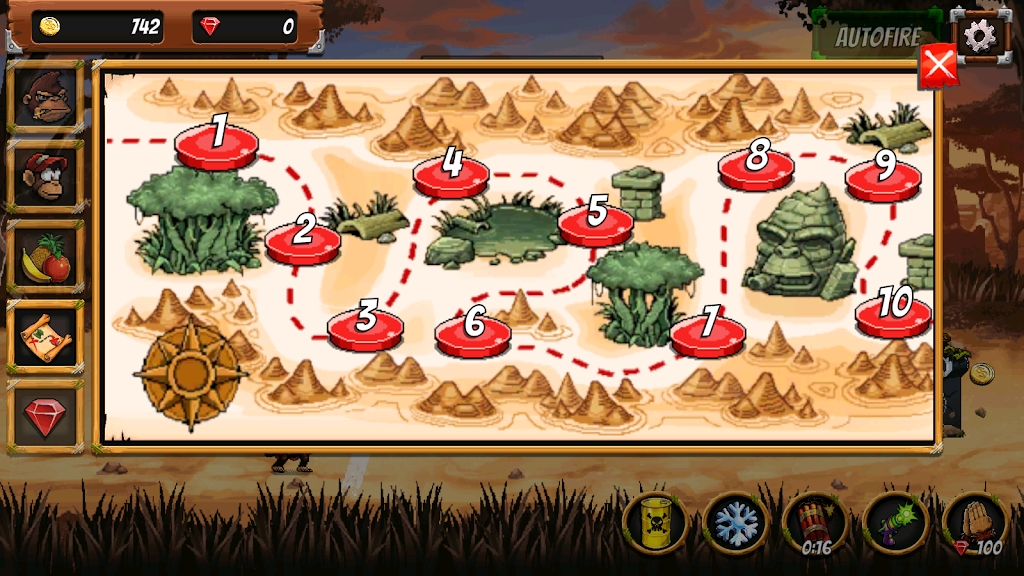The width and height of the screenshot is (1024, 576).
Task: Pick level 10 marker
Action: 893,312
